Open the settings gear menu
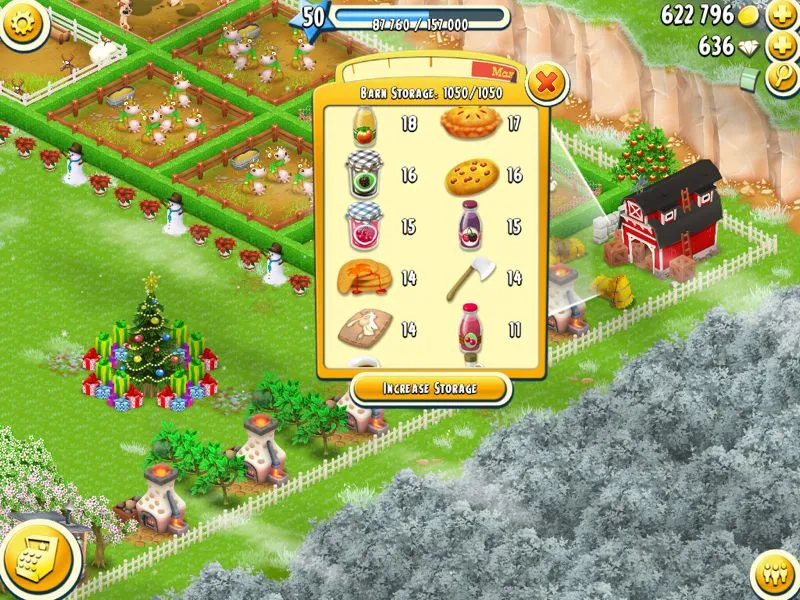Screen dimensions: 800x600 [23, 23]
